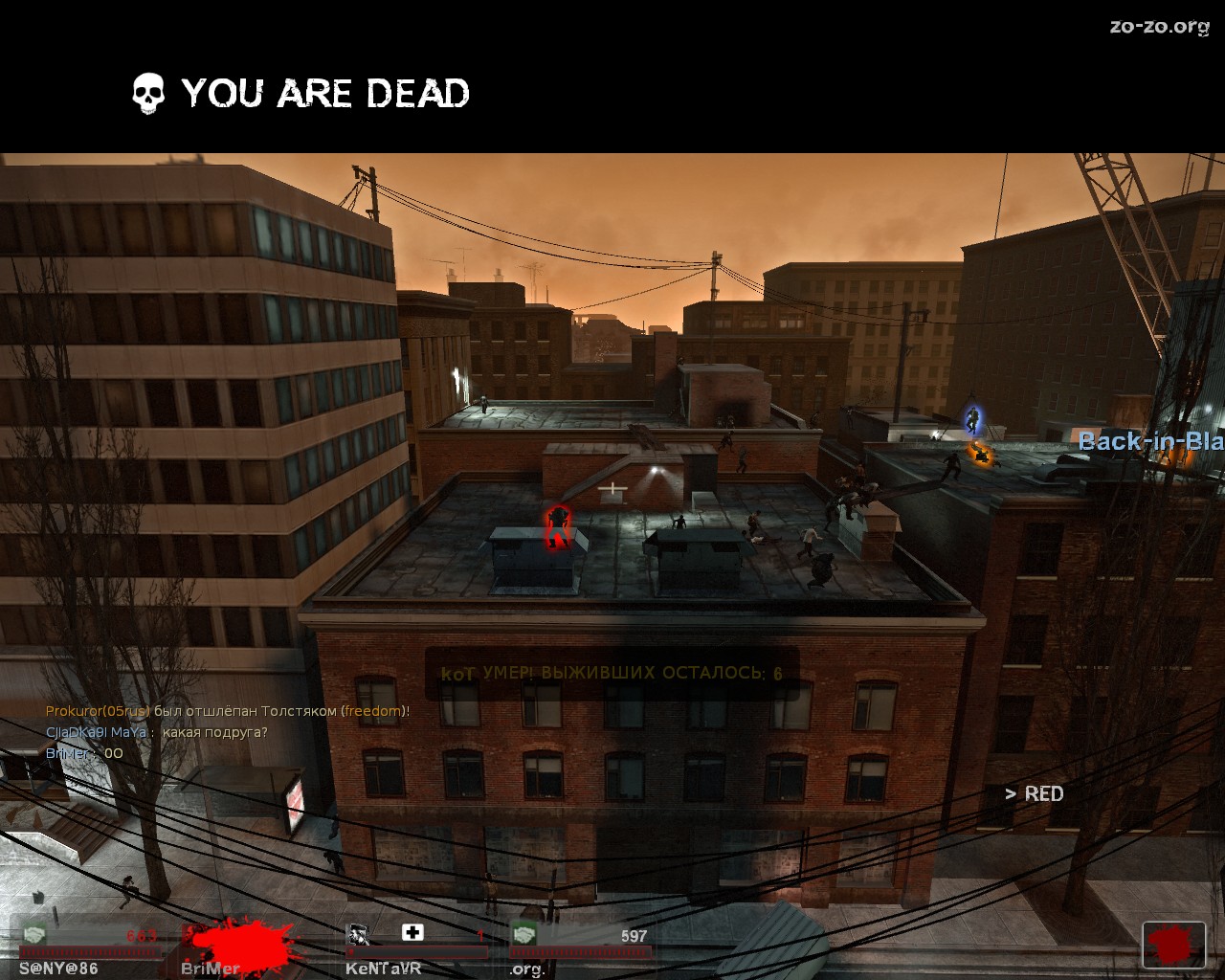The width and height of the screenshot is (1225, 980).
Task: Click the chat message asking "какая подруга?"
Action: [x=157, y=732]
